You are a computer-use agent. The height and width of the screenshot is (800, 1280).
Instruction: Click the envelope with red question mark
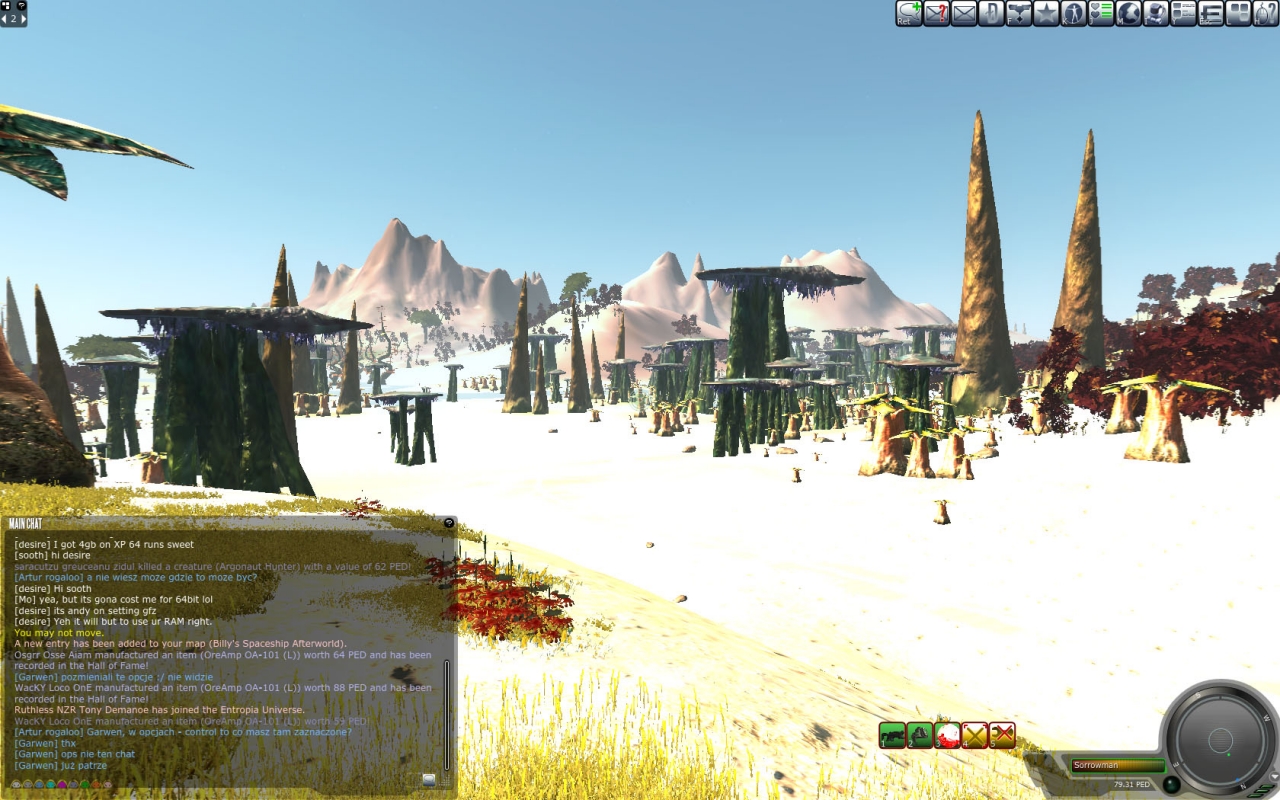(936, 13)
